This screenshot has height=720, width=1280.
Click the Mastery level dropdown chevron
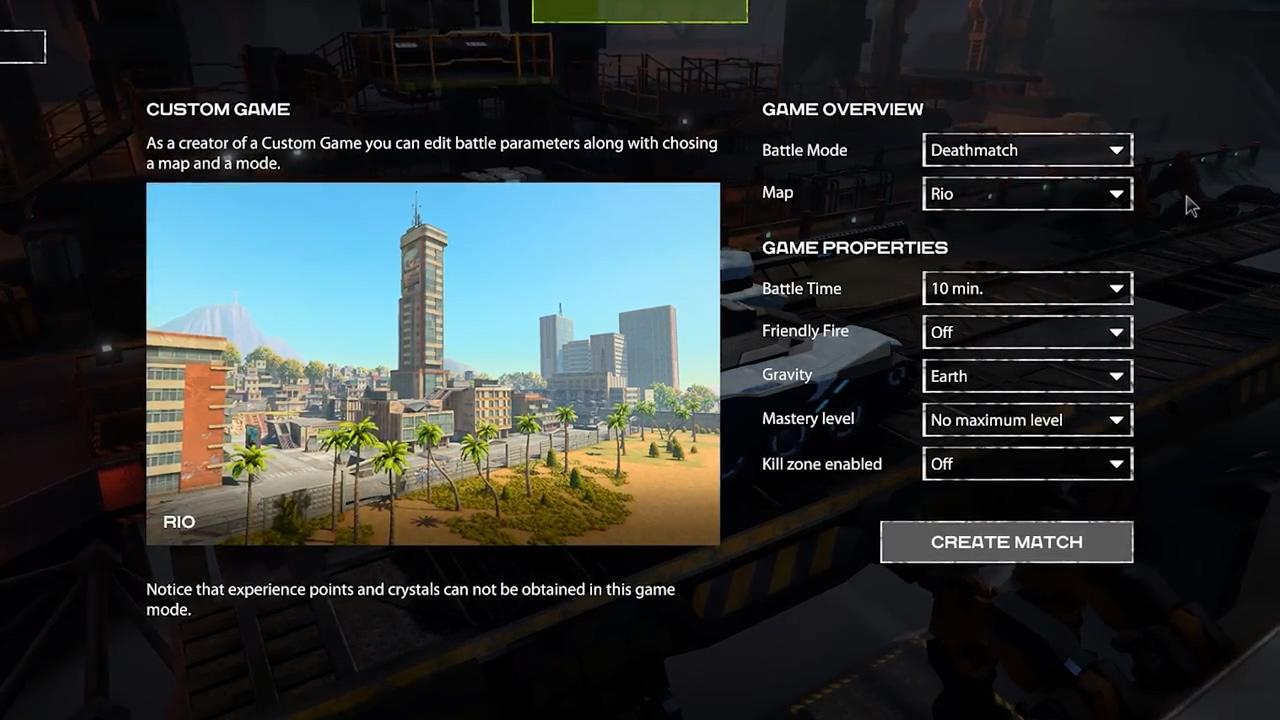point(1116,420)
